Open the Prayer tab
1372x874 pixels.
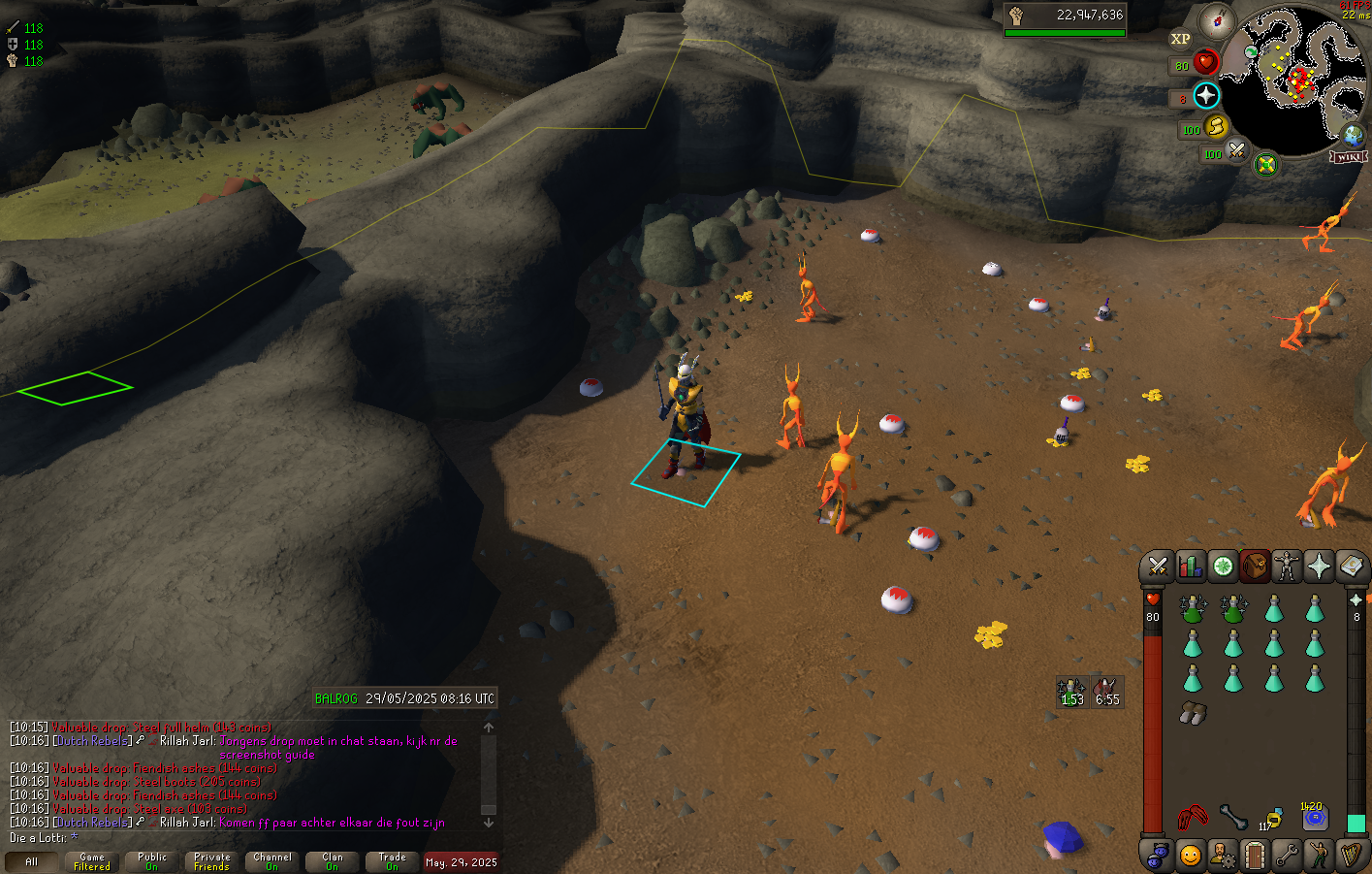[1319, 566]
